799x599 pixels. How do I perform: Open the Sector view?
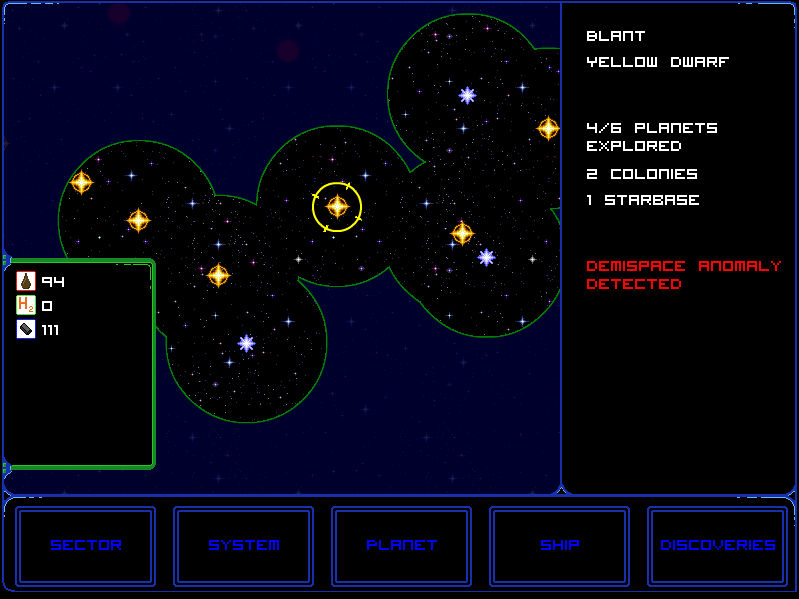point(86,545)
